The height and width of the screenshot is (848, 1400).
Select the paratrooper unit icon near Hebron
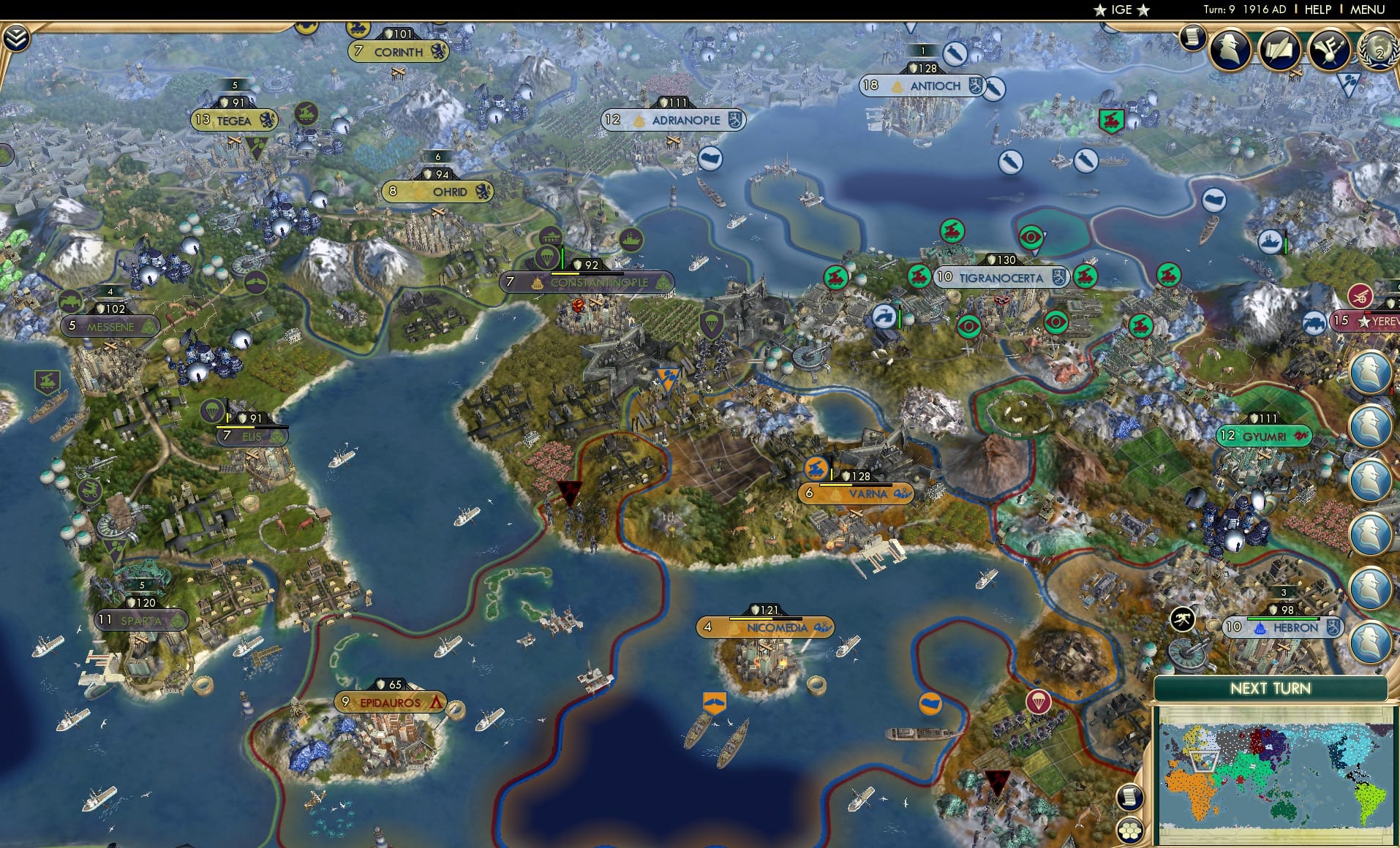coord(1038,700)
